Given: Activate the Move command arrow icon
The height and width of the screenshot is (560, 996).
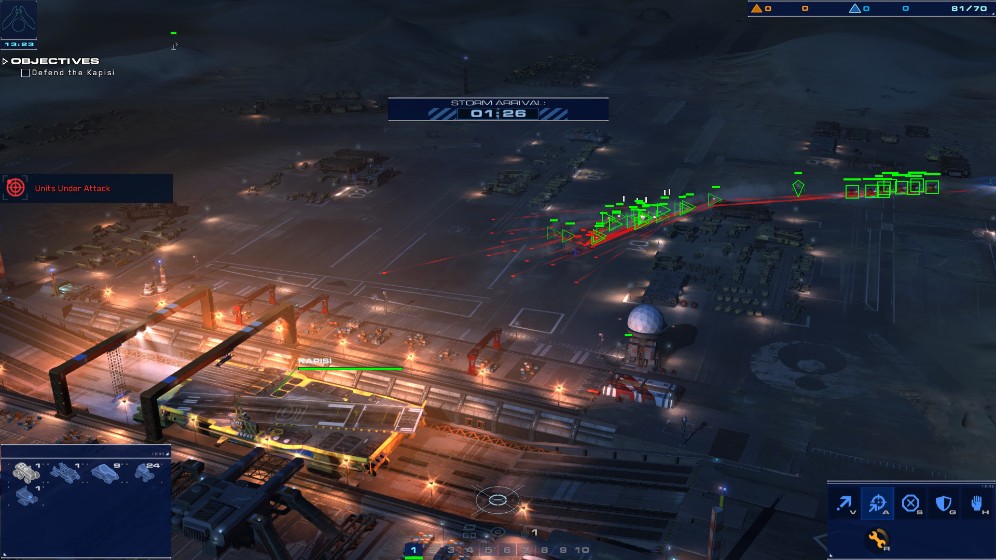Looking at the screenshot, I should click(846, 504).
